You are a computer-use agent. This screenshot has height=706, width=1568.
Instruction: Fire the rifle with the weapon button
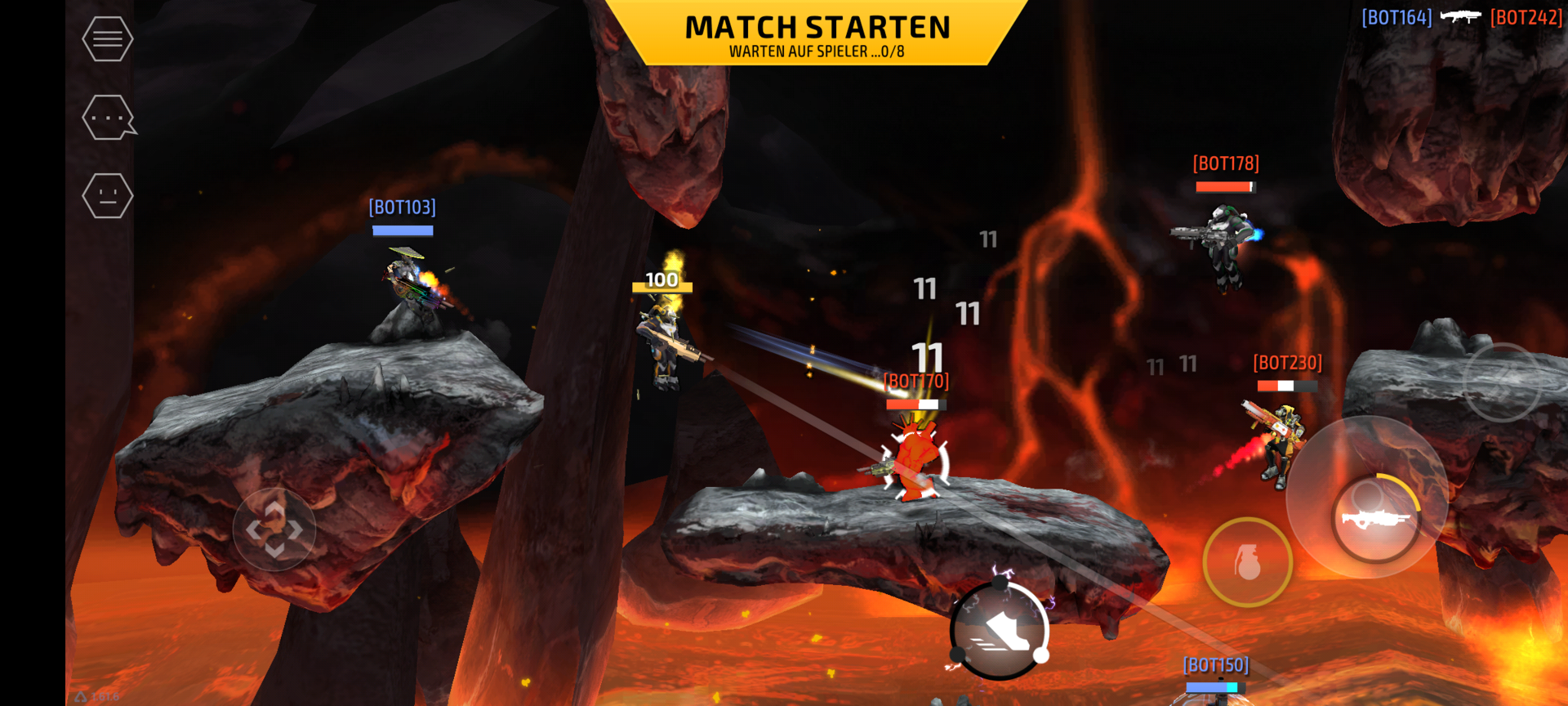click(x=1376, y=518)
